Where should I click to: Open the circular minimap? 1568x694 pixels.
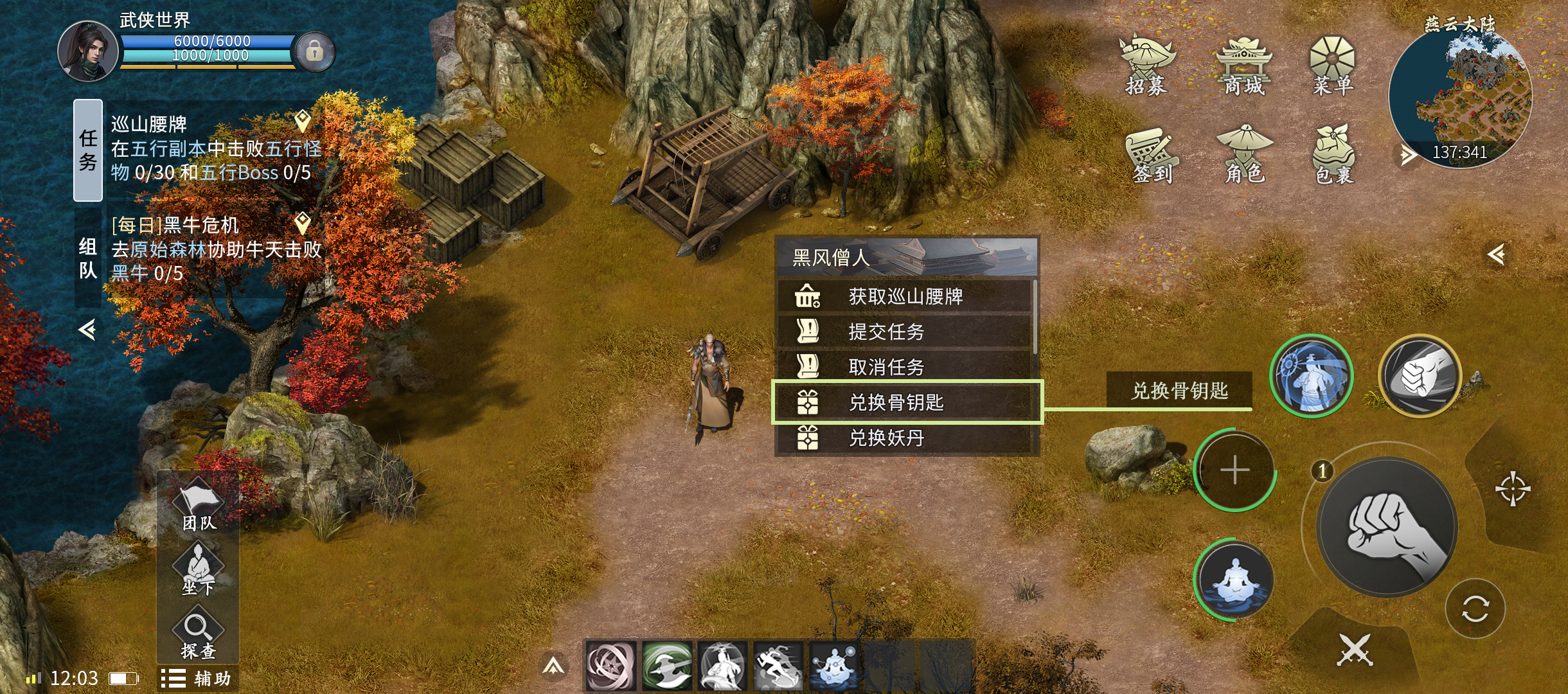click(1460, 96)
